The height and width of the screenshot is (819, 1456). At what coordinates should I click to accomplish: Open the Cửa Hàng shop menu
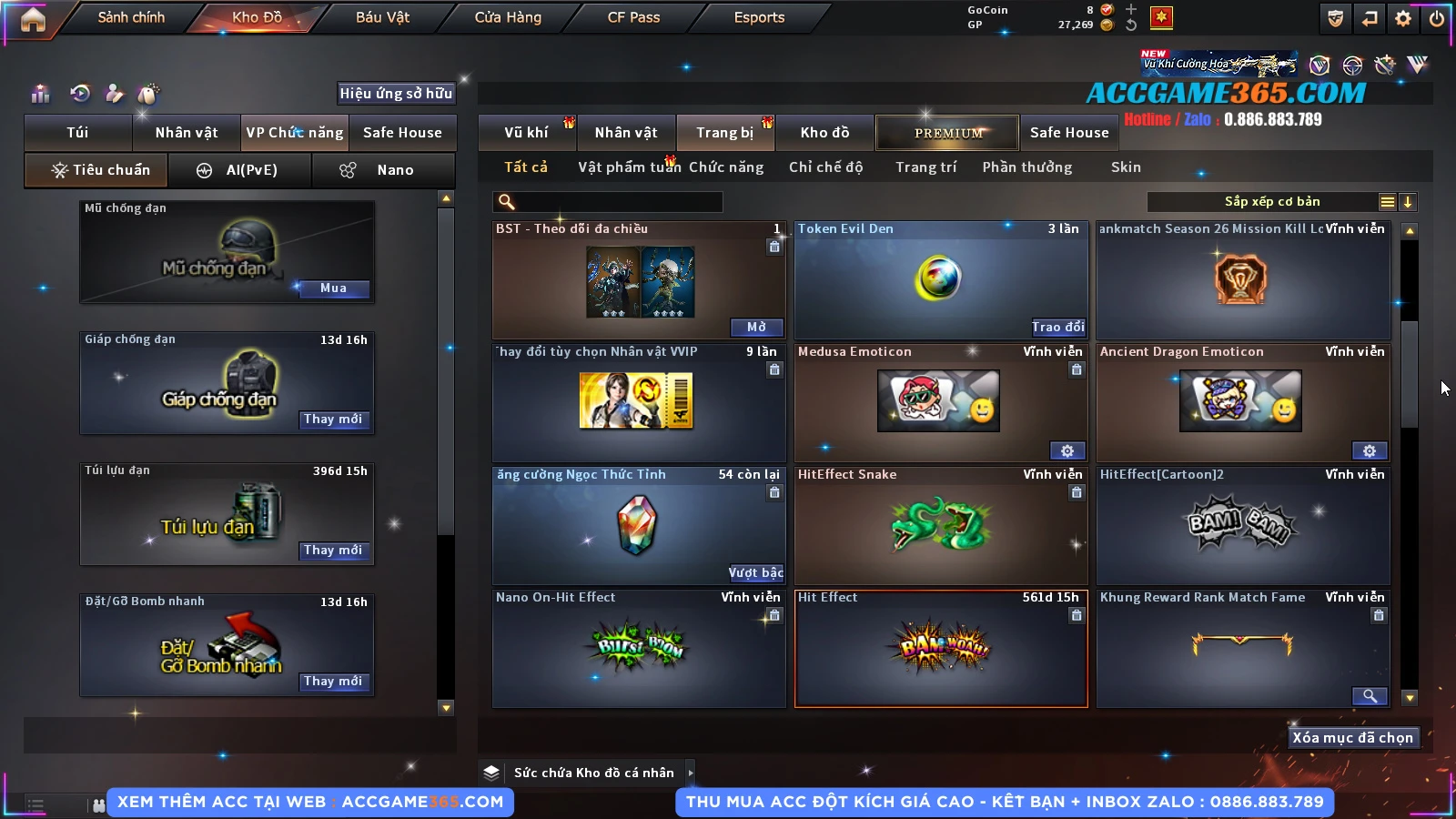508,17
